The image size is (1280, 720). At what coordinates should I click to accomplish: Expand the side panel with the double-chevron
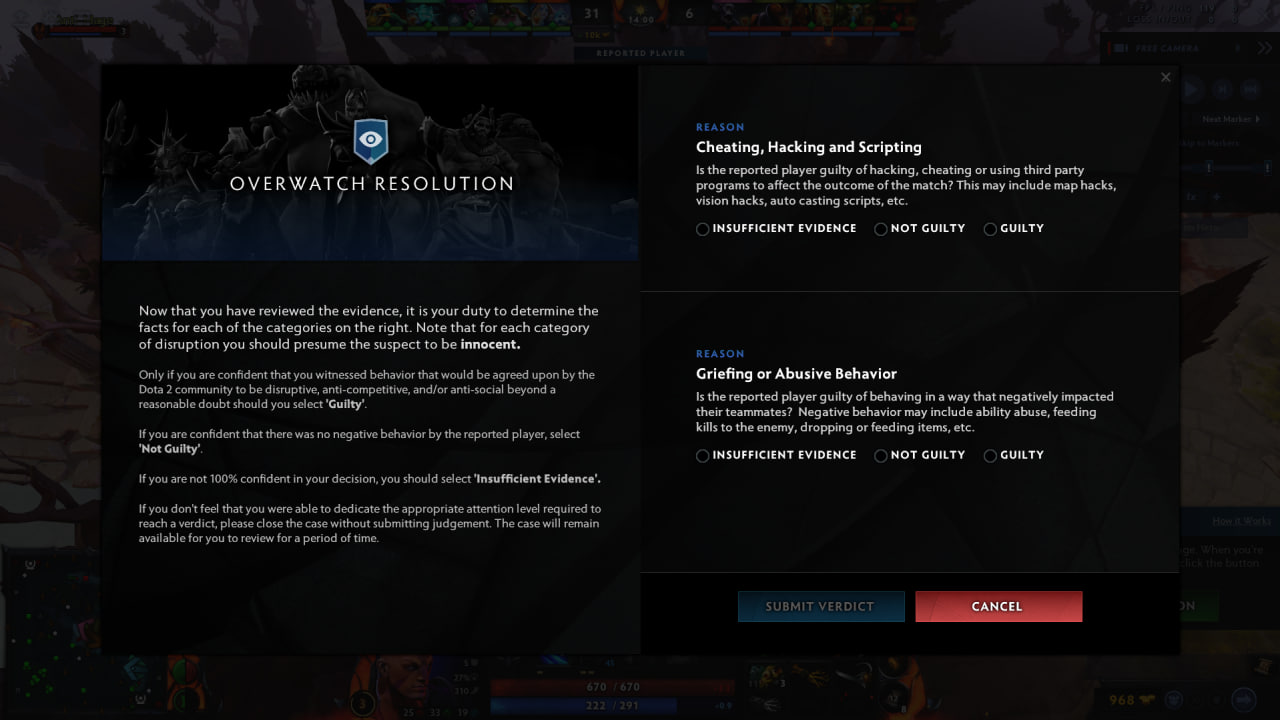(1263, 47)
